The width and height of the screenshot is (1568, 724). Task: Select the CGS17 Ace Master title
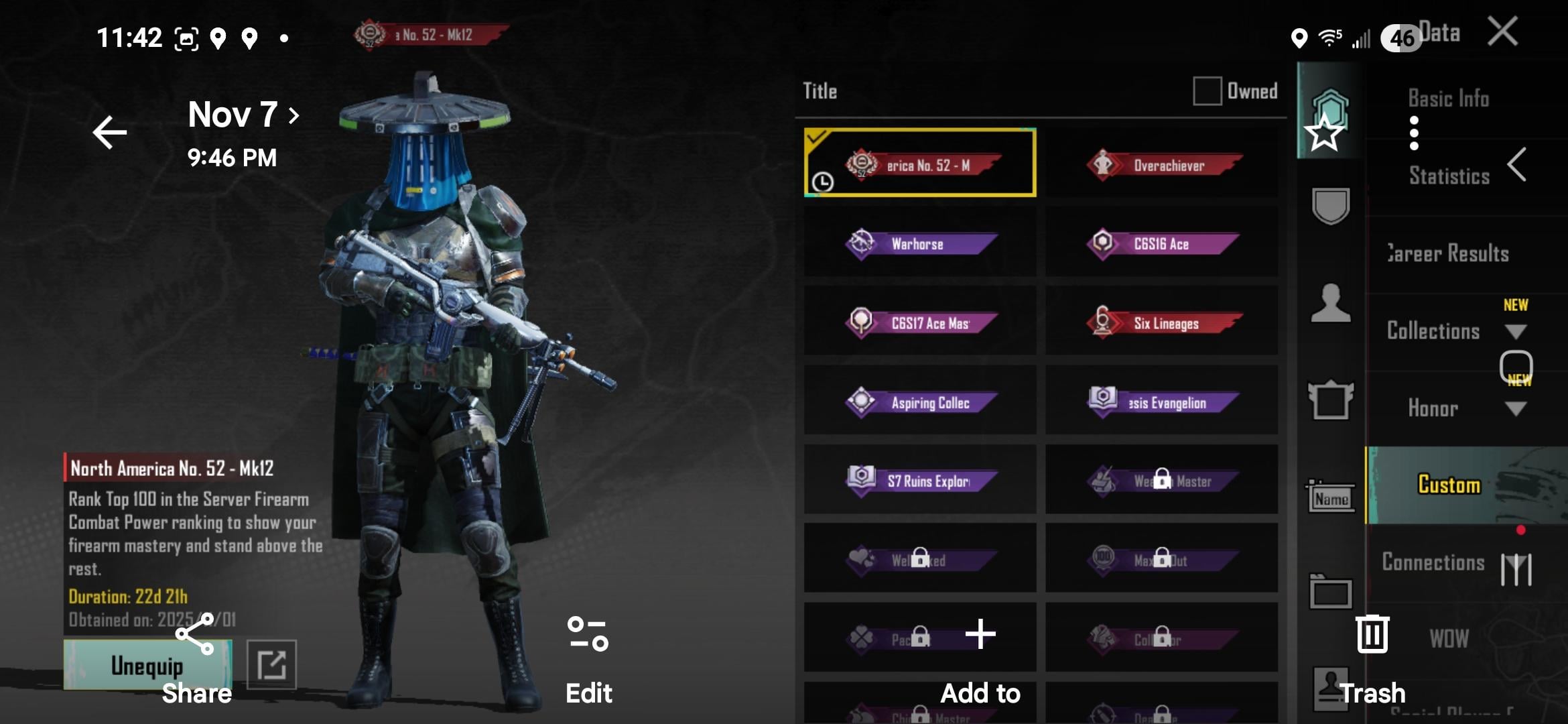click(x=920, y=322)
